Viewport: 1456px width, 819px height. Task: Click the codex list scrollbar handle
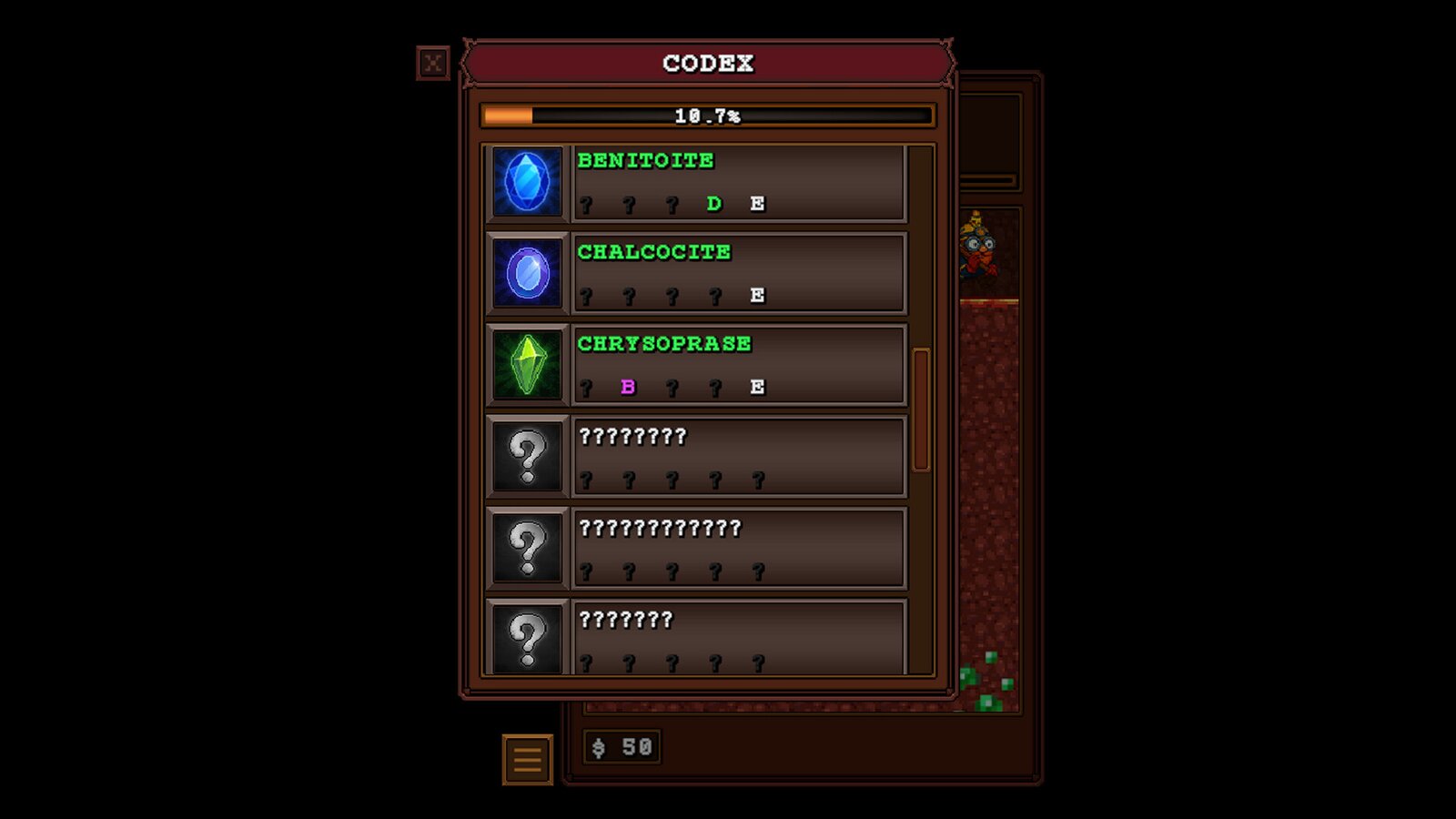tap(921, 409)
